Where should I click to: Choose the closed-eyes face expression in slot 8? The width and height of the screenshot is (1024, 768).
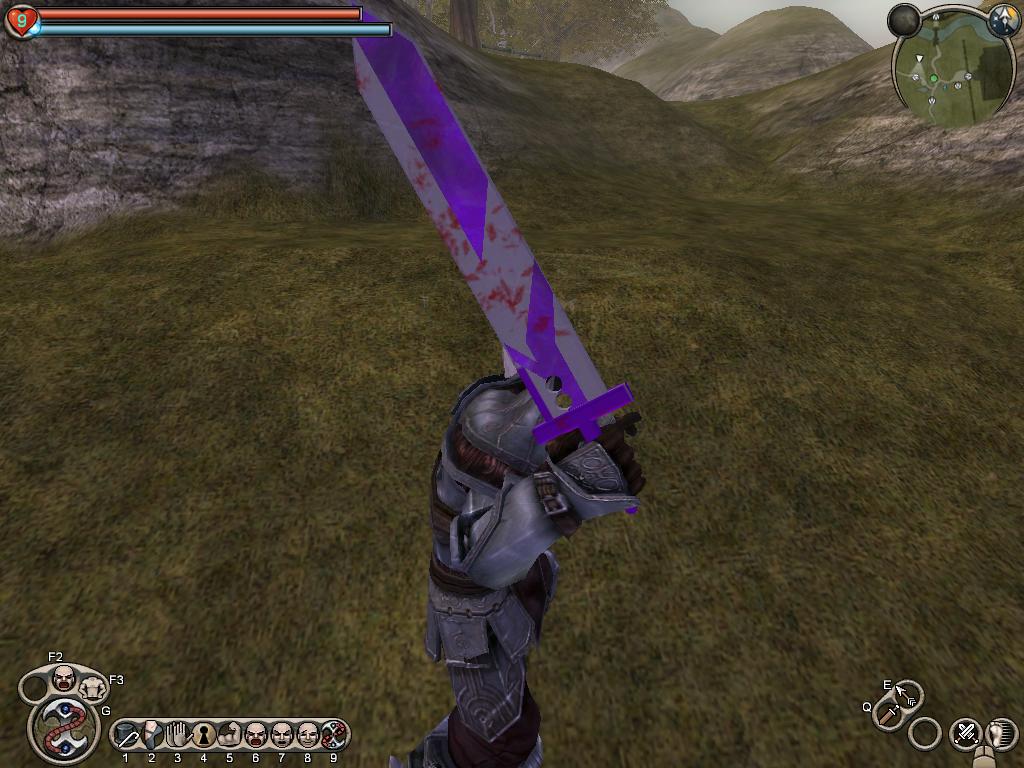click(308, 736)
